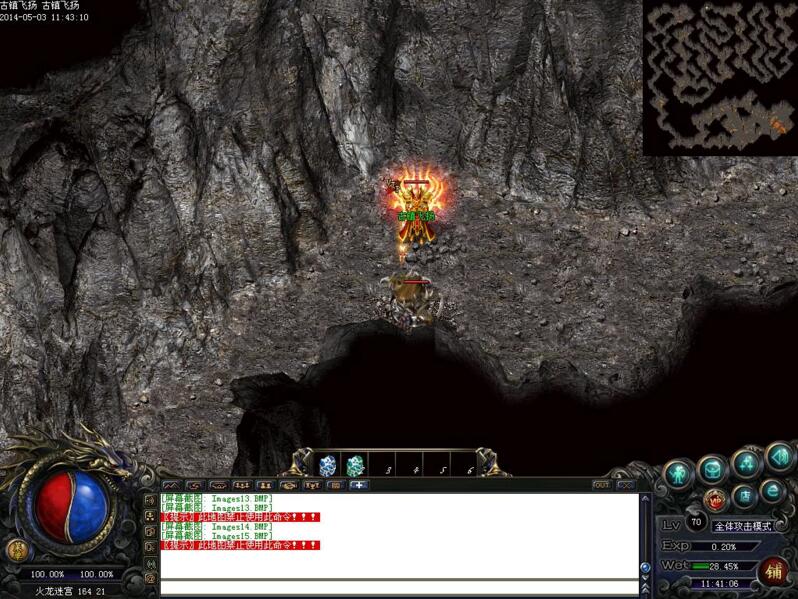This screenshot has width=798, height=599.
Task: Click the round gold medallion beside the orb
Action: point(16,549)
